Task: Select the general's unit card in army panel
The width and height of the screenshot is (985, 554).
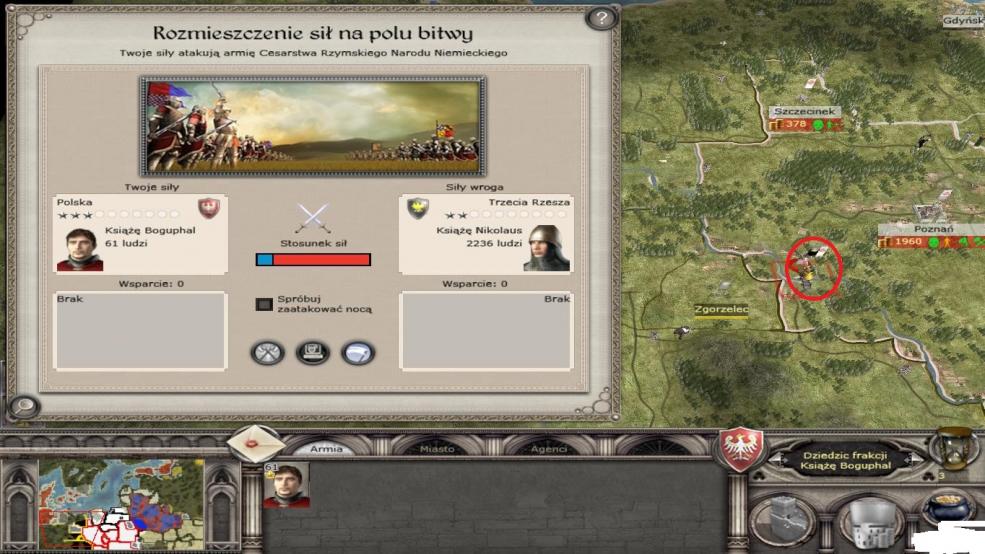Action: pyautogui.click(x=286, y=485)
